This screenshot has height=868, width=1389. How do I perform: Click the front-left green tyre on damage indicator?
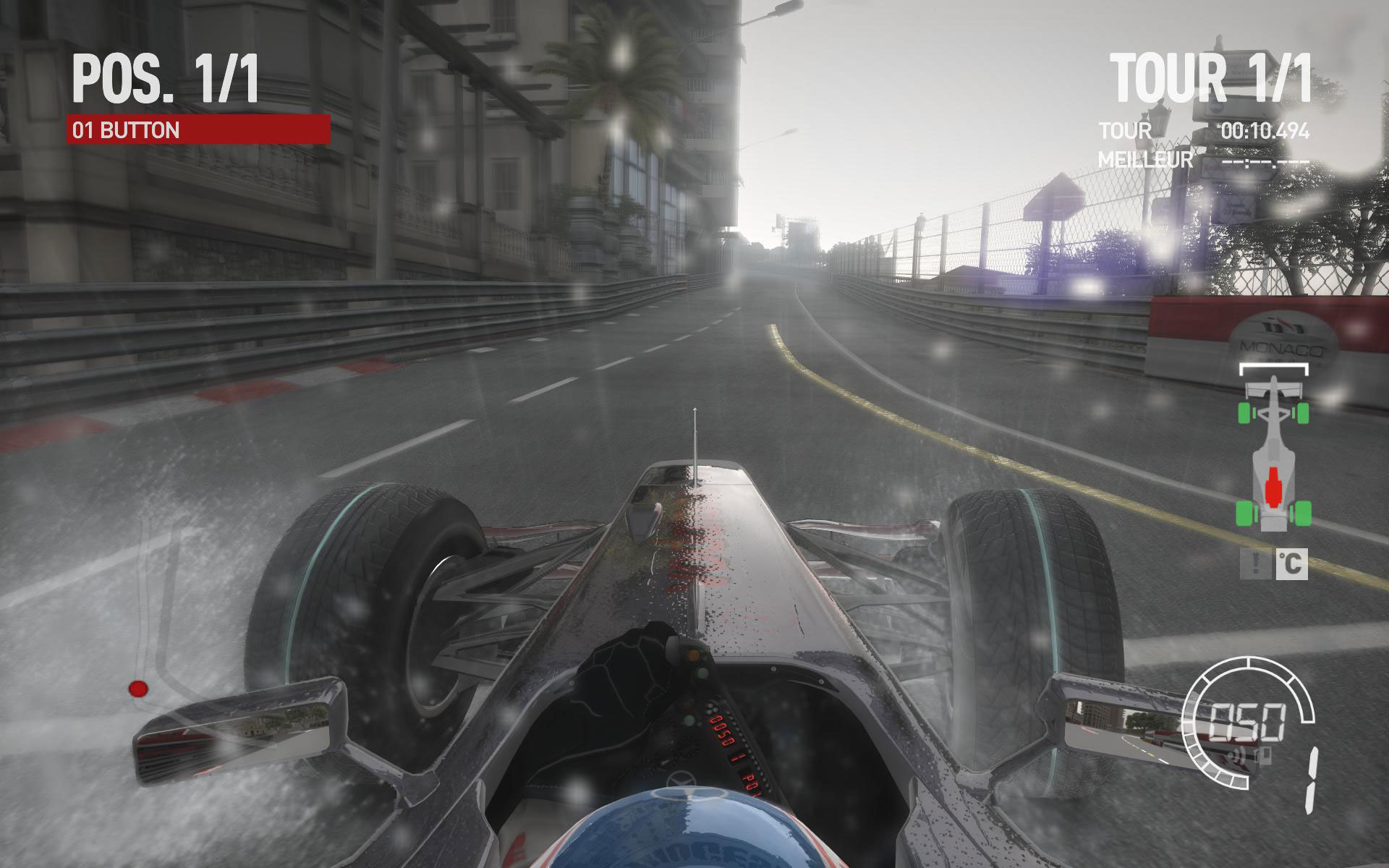tap(1244, 413)
